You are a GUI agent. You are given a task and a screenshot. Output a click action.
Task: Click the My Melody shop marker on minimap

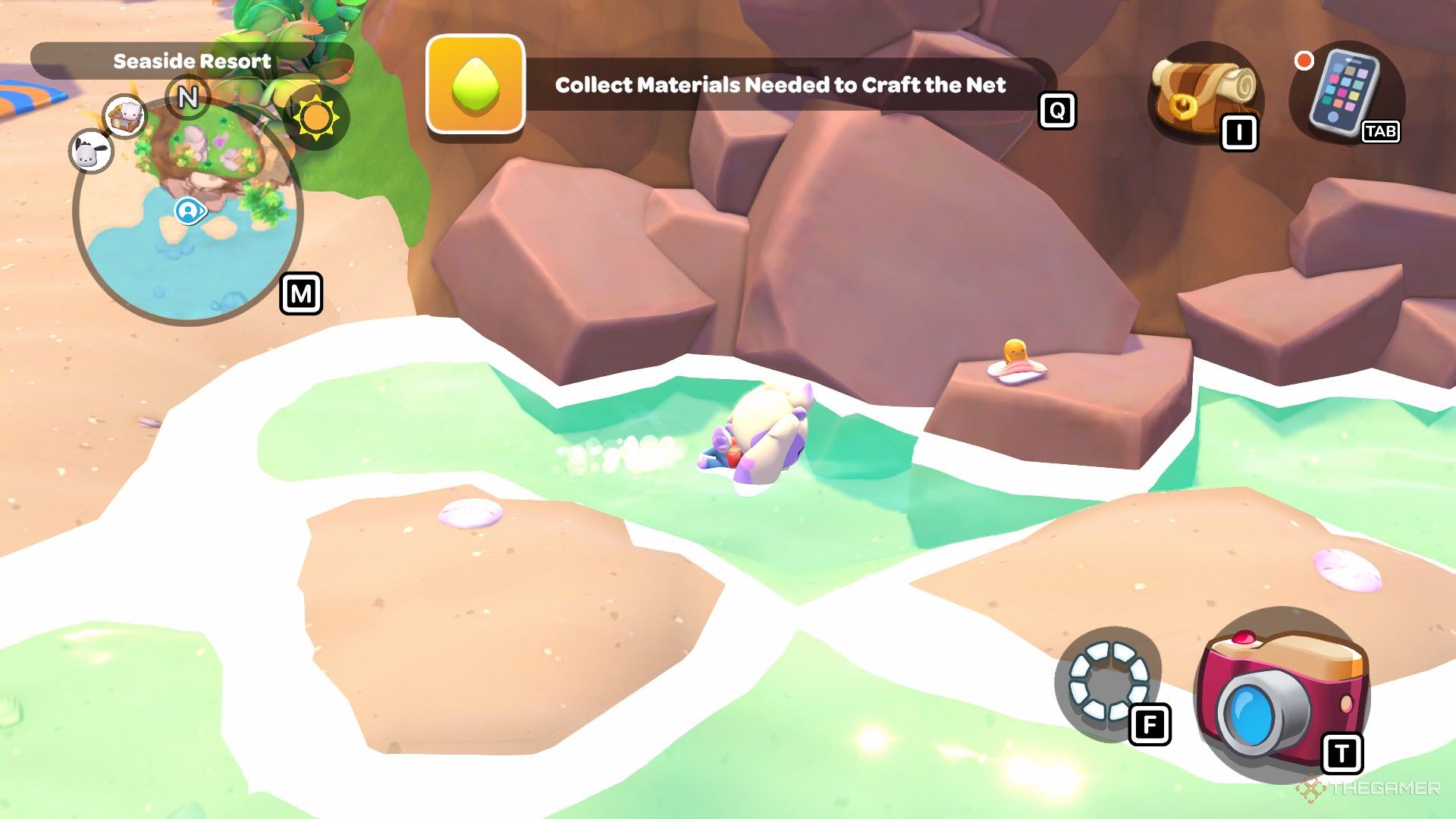125,115
